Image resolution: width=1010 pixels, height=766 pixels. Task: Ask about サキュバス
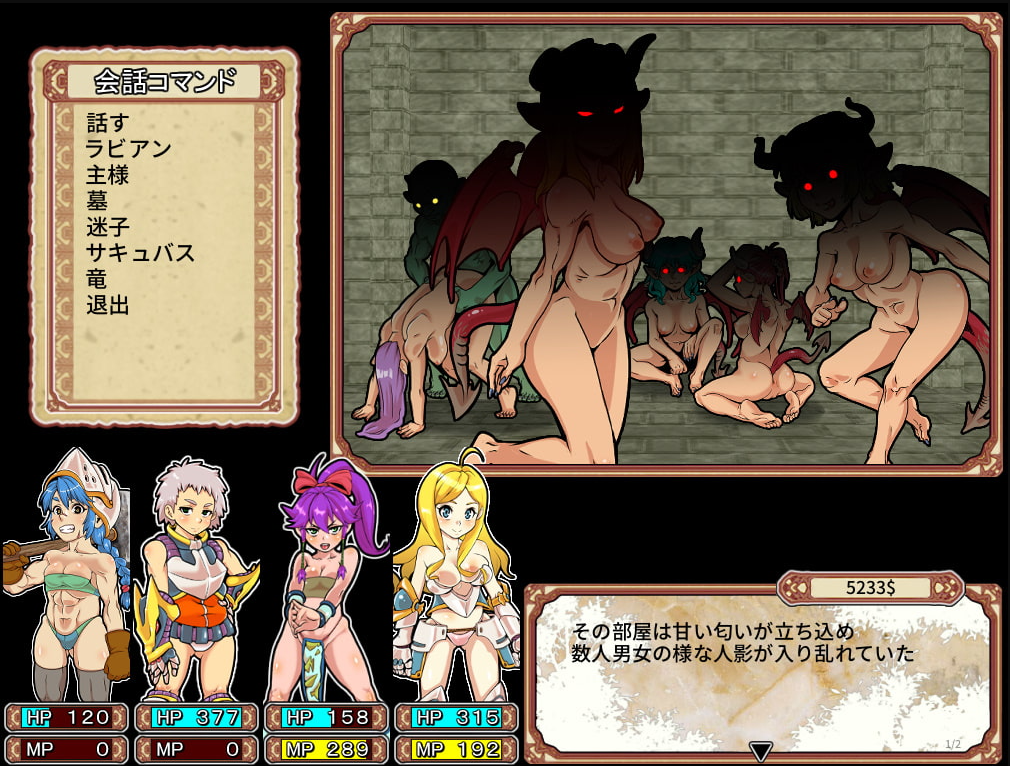pyautogui.click(x=140, y=253)
